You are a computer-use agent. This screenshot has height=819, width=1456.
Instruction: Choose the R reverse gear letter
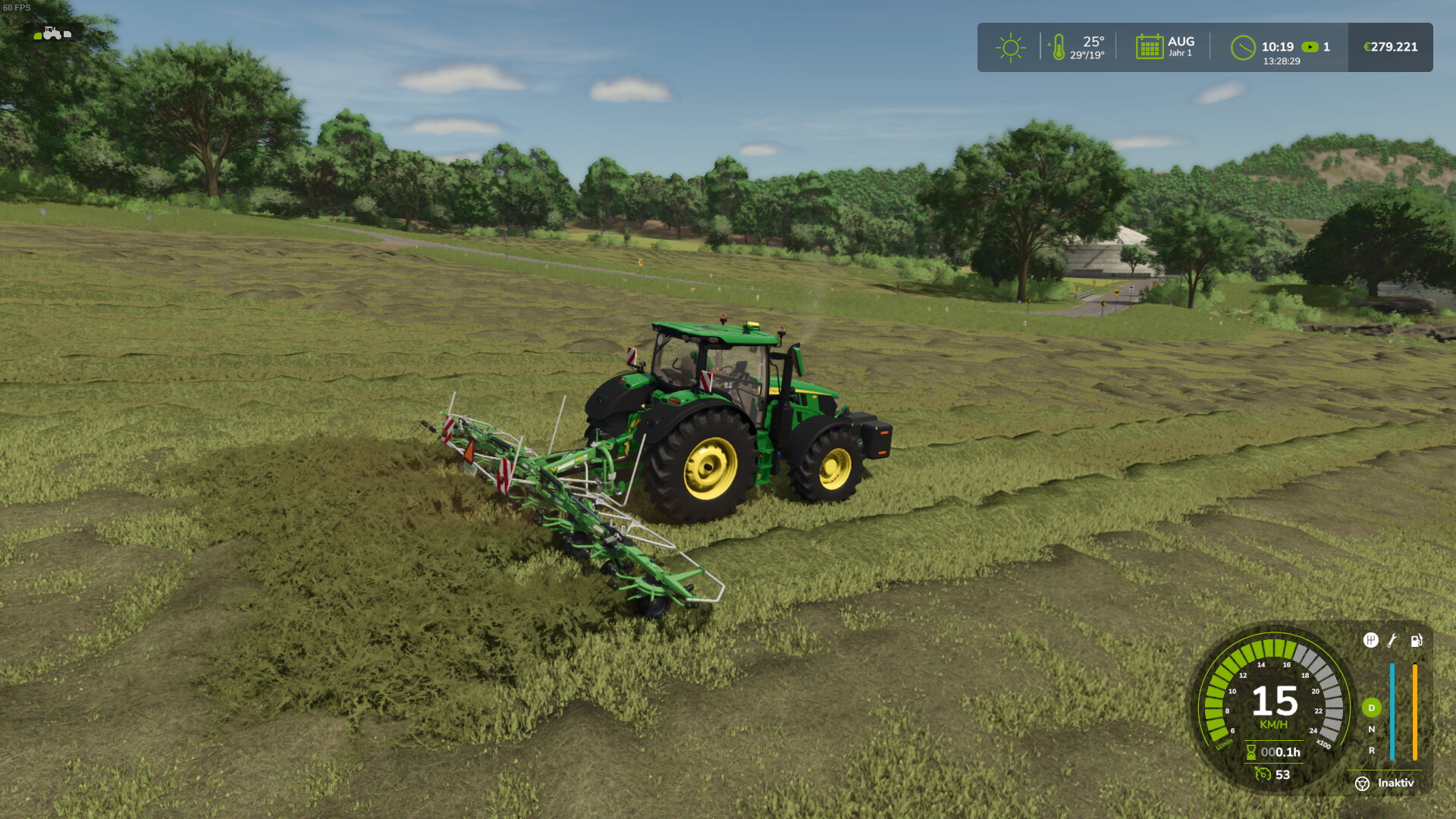tap(1371, 751)
